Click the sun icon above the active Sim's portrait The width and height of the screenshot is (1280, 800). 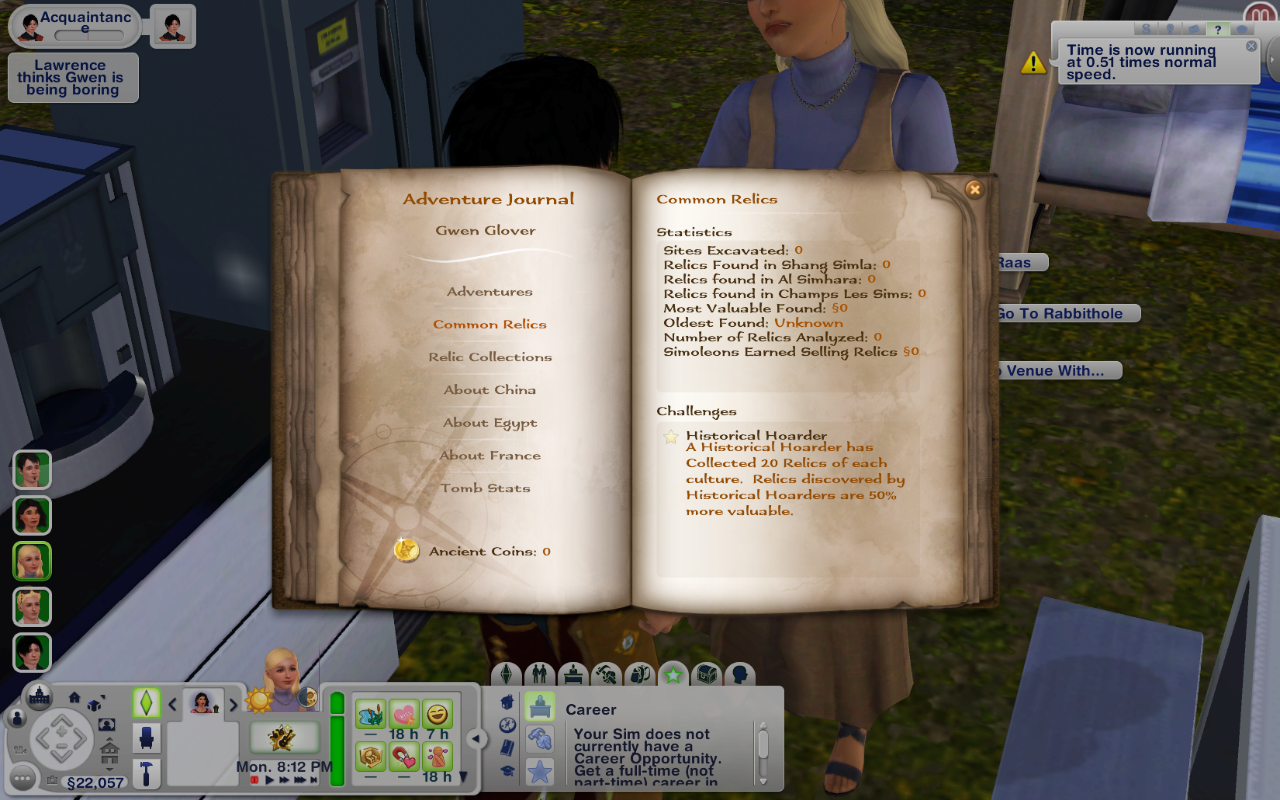click(x=258, y=701)
